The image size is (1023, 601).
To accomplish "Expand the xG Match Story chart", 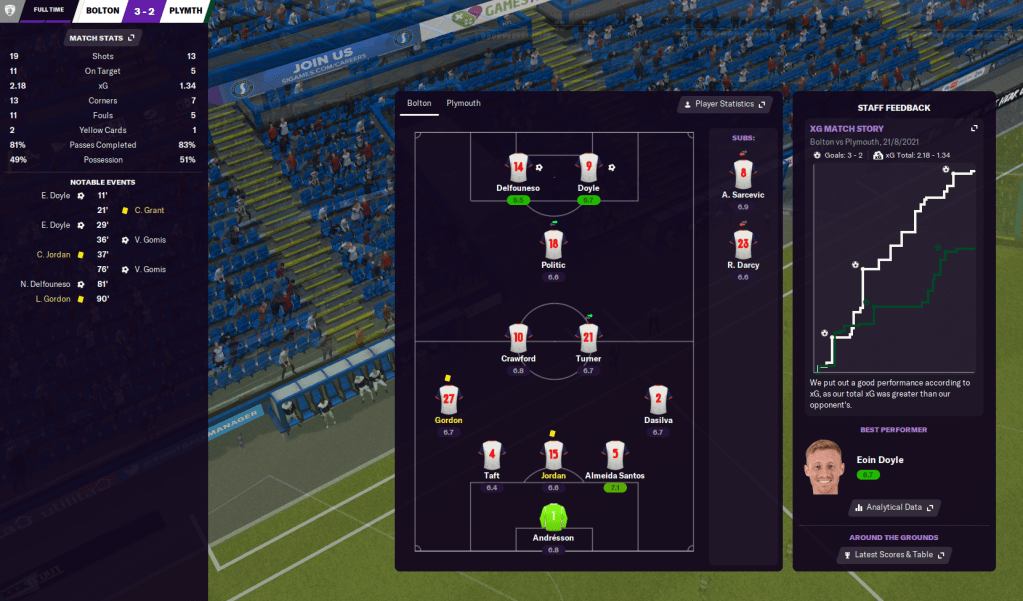I will (975, 128).
